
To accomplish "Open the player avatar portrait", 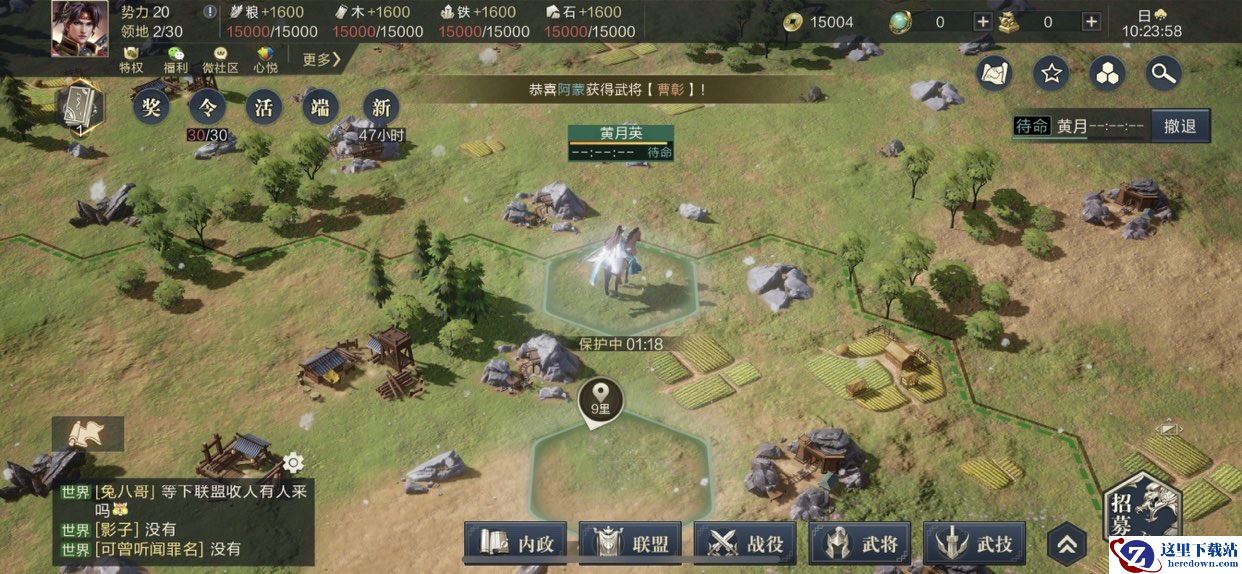I will pyautogui.click(x=80, y=28).
